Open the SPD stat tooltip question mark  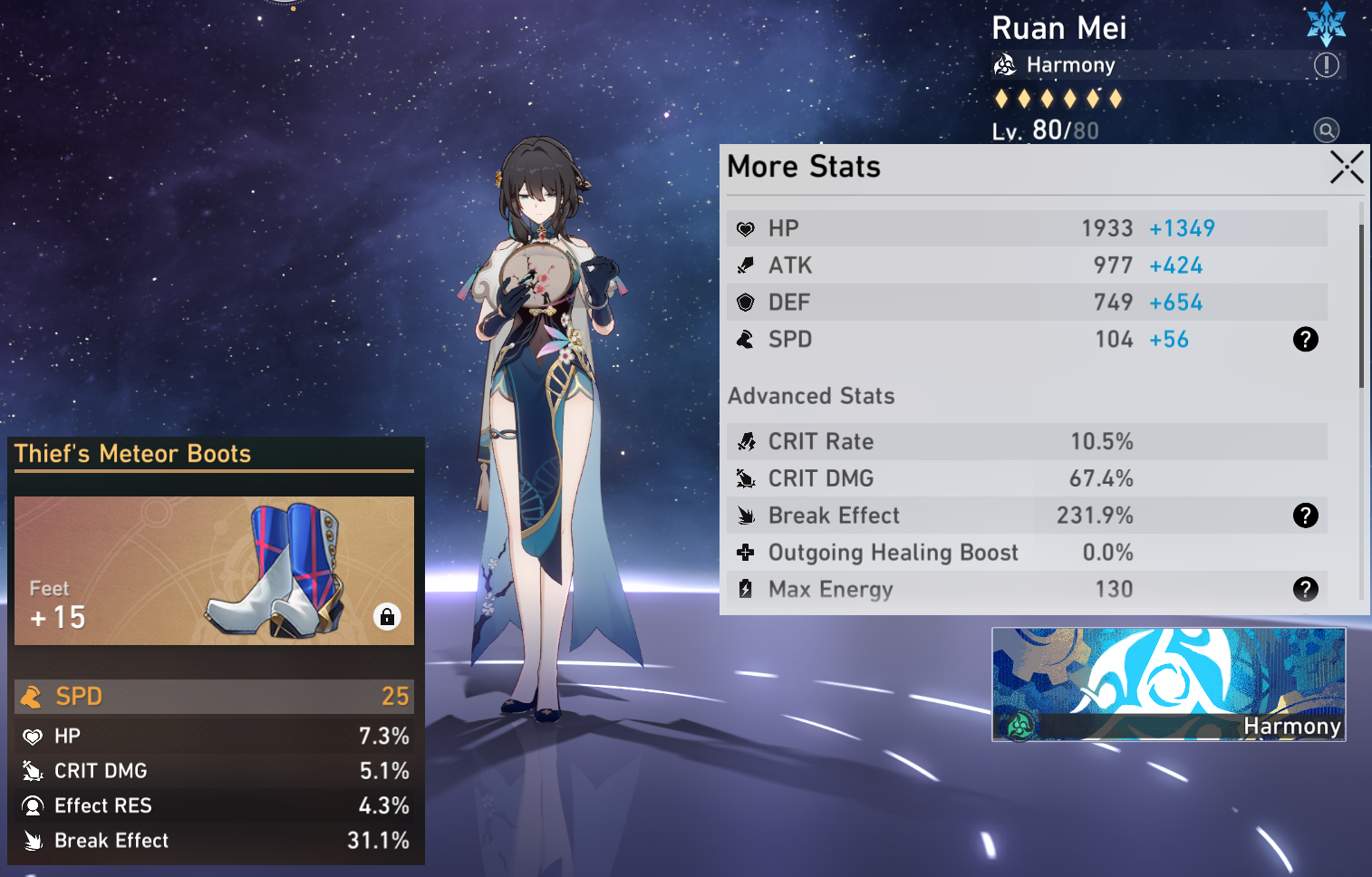[x=1305, y=339]
